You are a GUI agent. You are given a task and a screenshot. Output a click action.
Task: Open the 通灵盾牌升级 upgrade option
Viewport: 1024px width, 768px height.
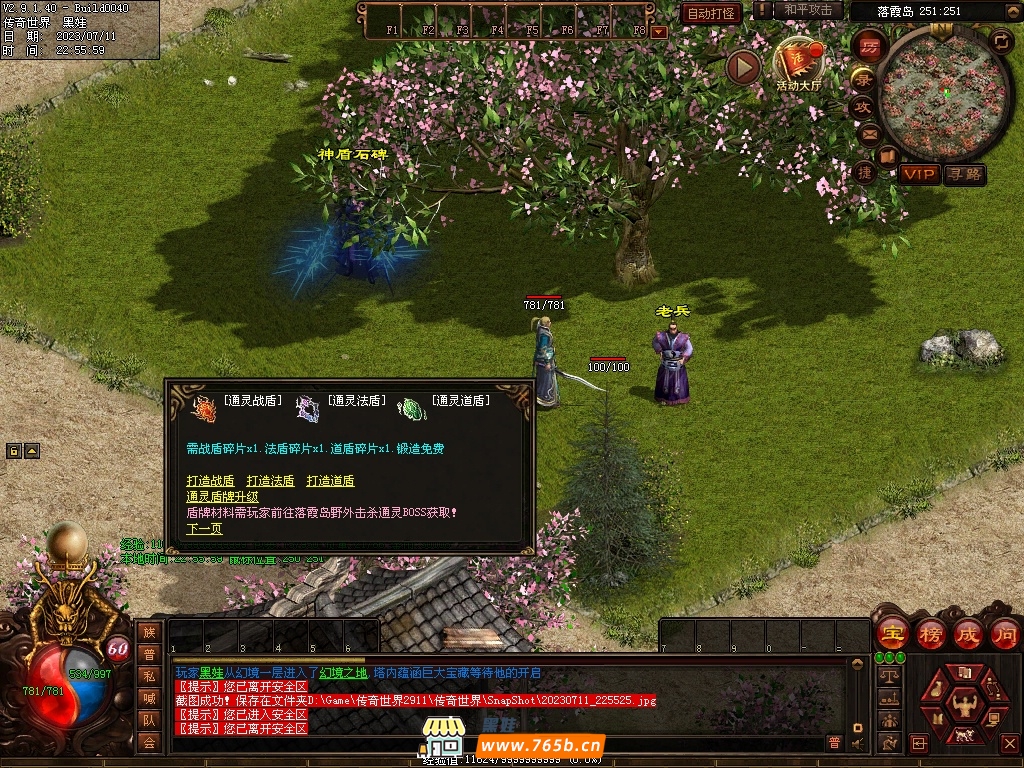[222, 496]
